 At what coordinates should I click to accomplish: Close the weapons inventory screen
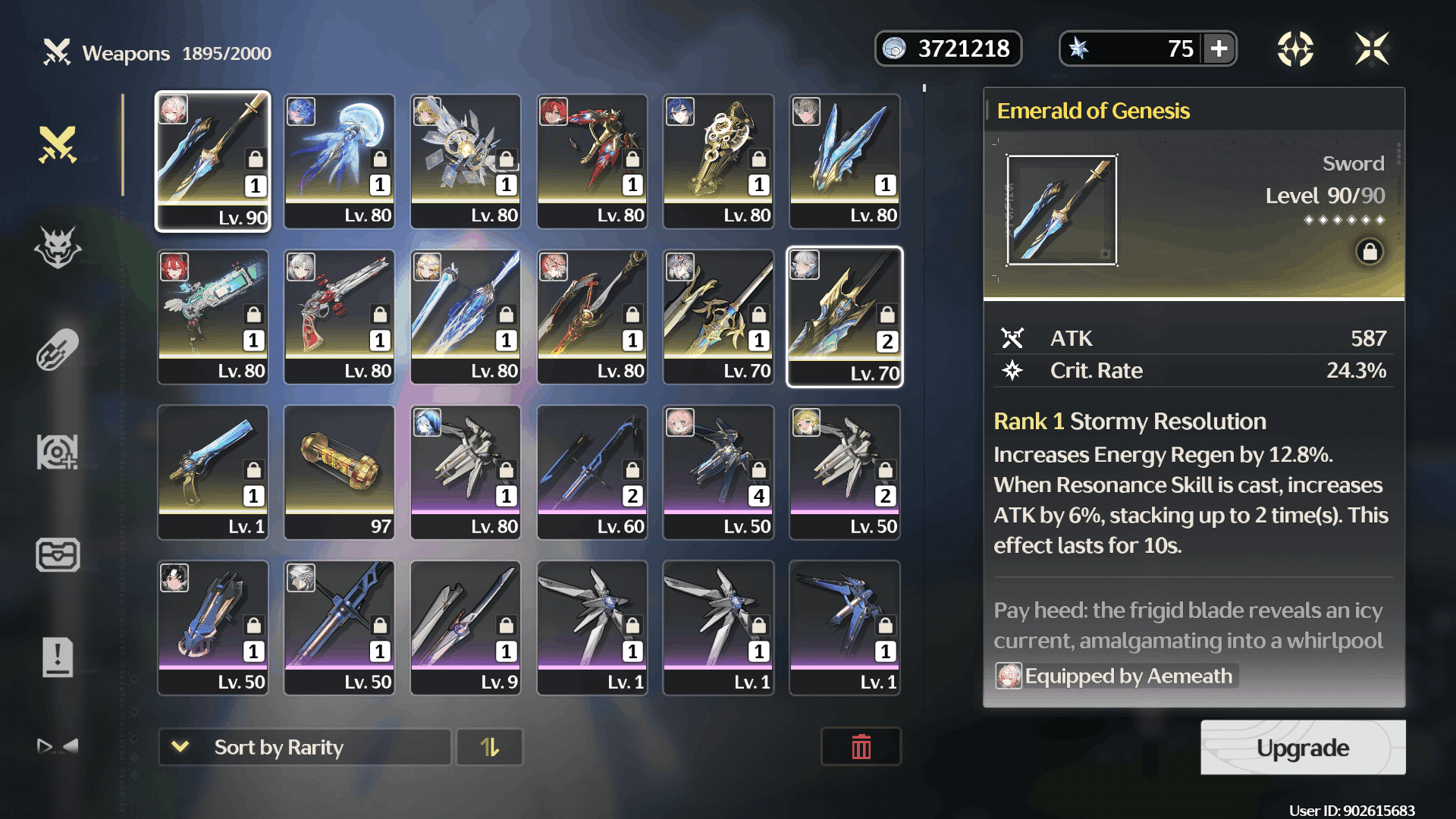1372,49
